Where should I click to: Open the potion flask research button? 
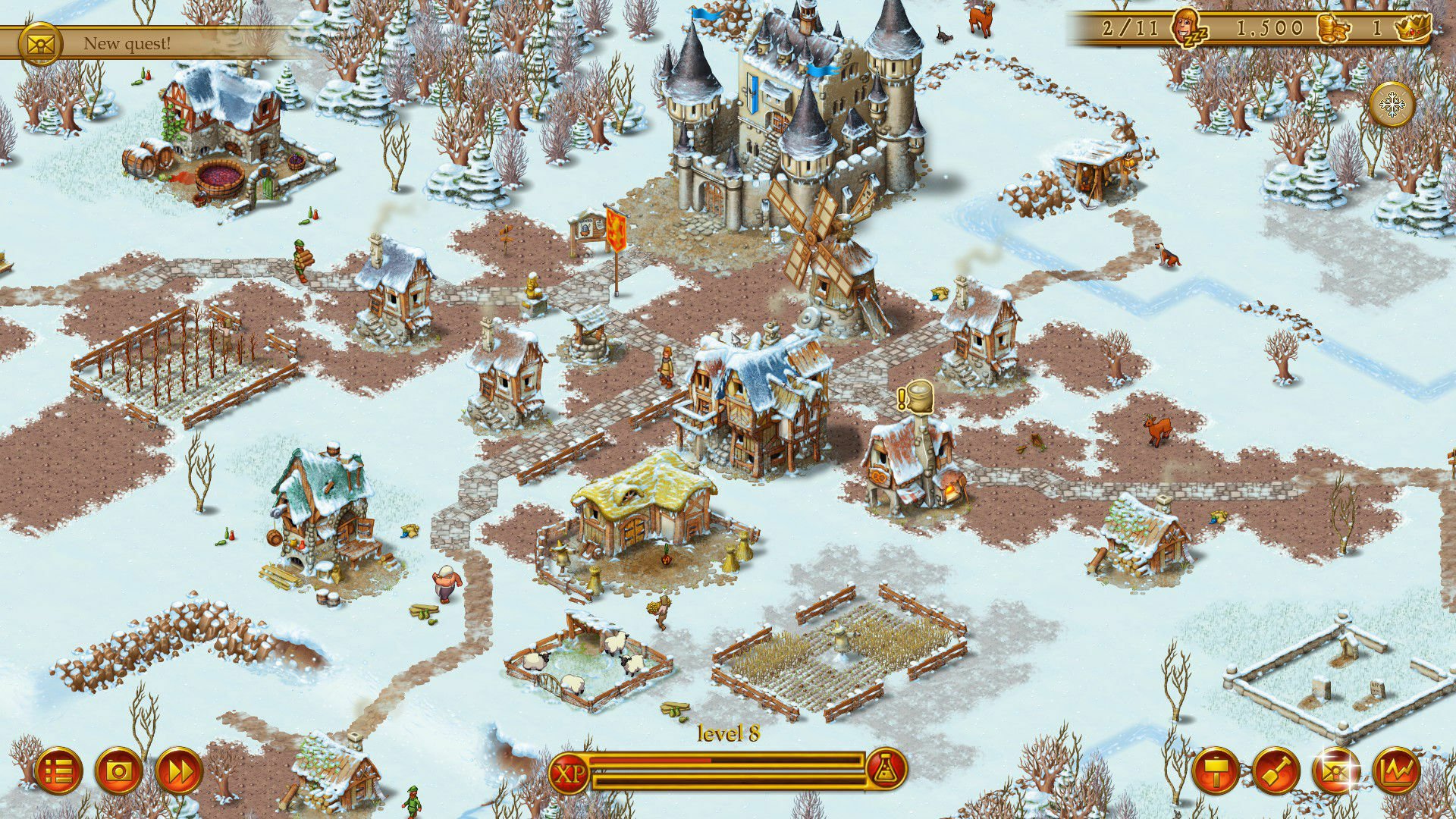886,771
